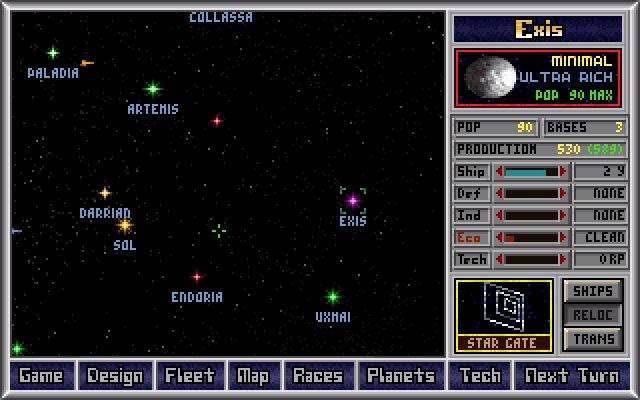Set the Eco spending slider bar

tap(532, 237)
